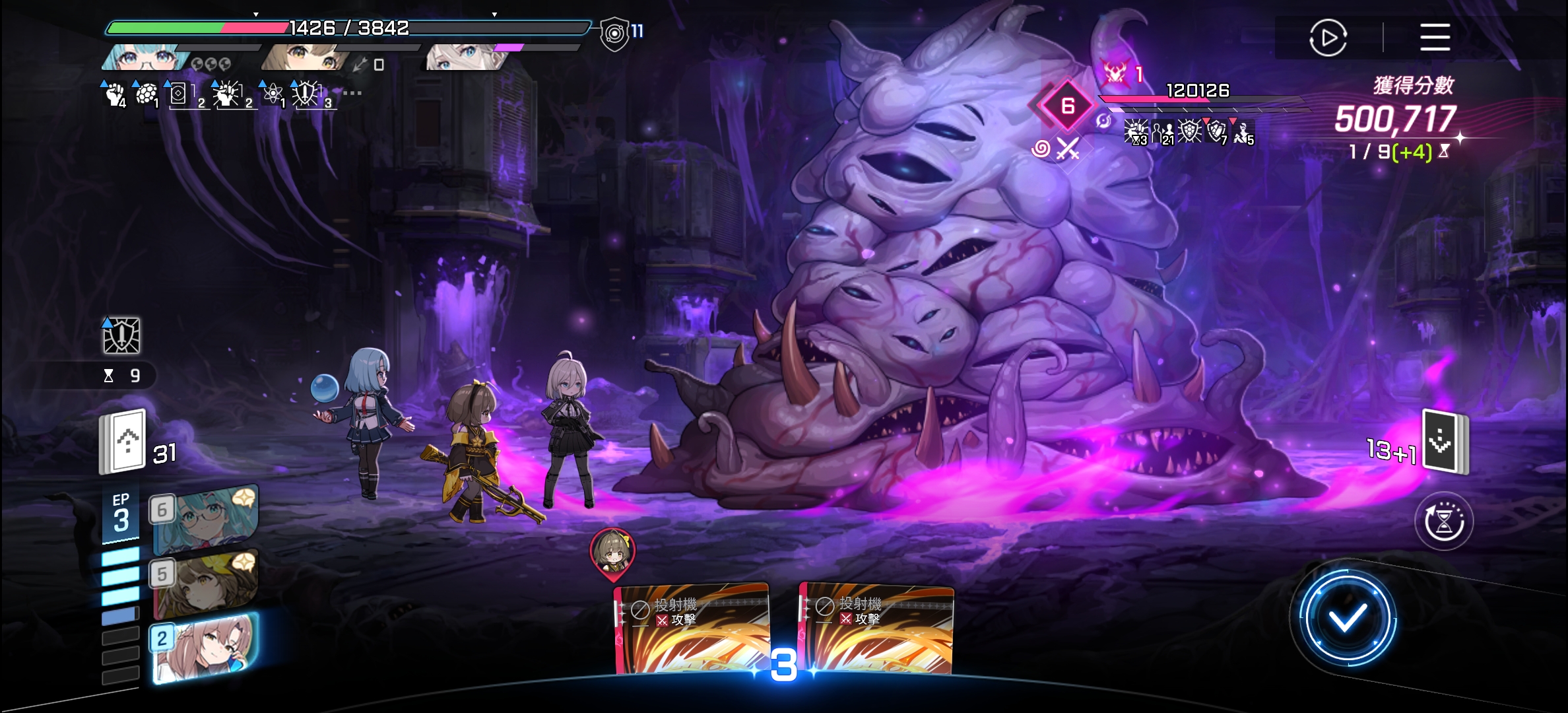Expand the player buff list ellipsis
1568x713 pixels.
352,93
